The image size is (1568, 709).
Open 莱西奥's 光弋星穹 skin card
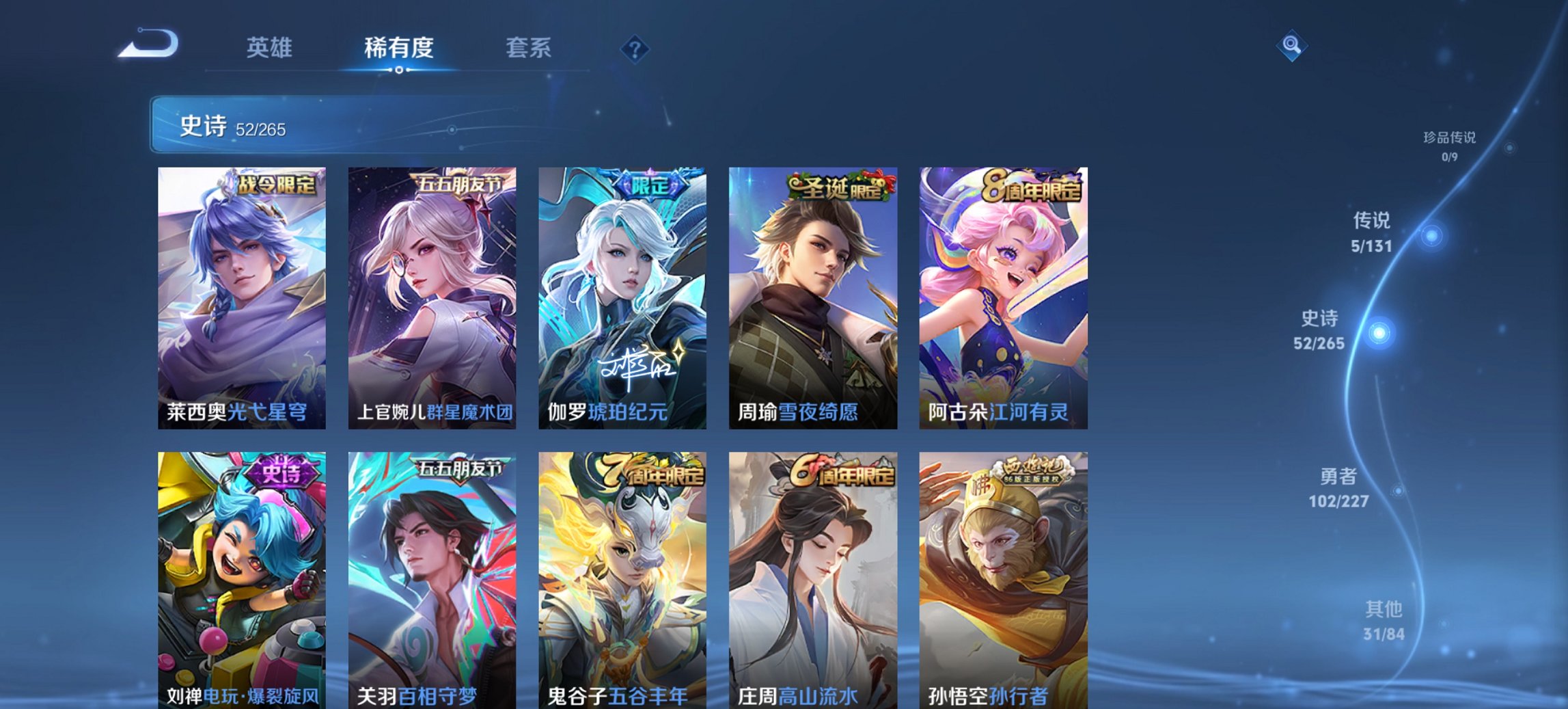pos(240,294)
